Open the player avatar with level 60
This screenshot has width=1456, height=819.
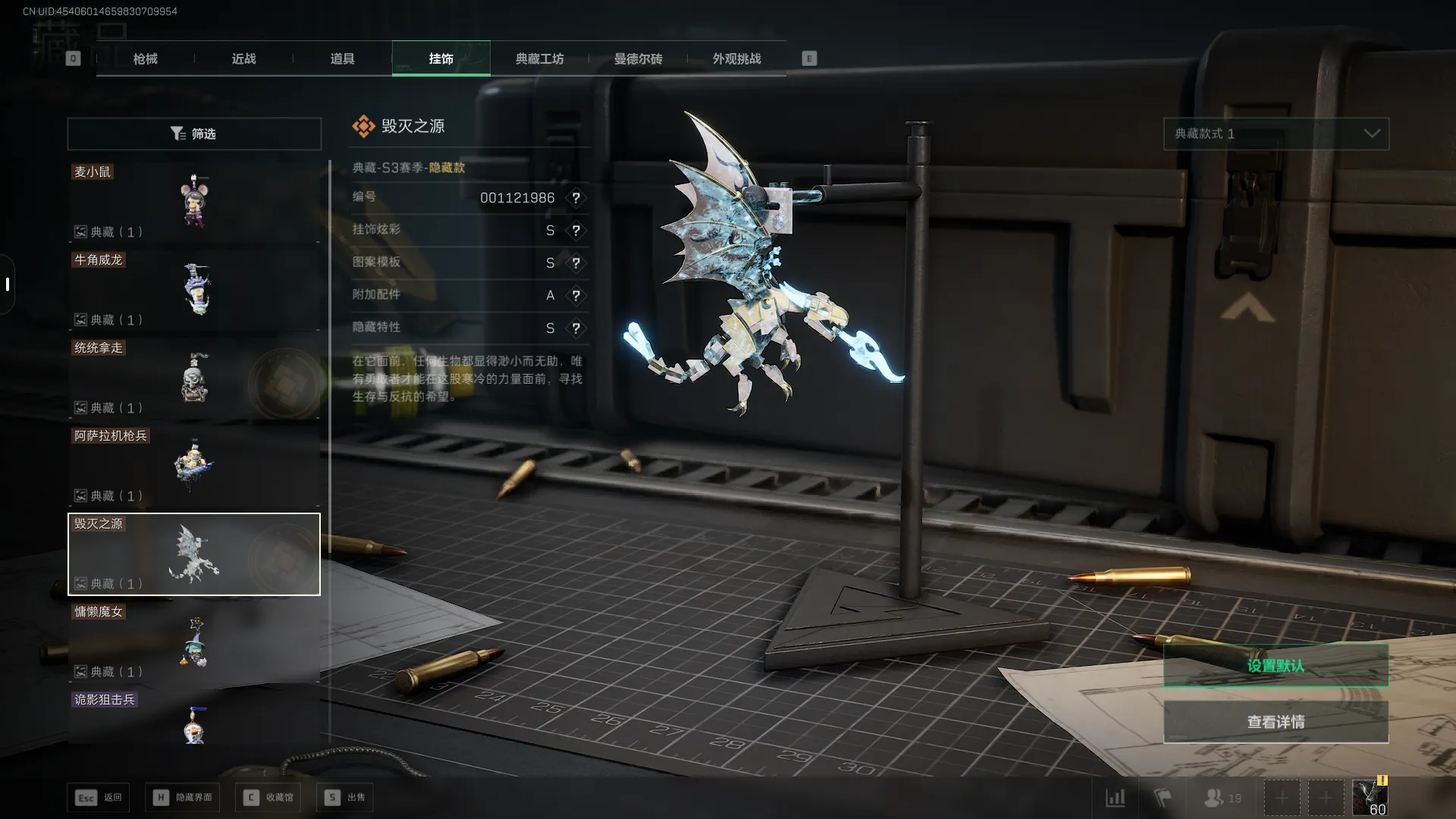(x=1370, y=798)
